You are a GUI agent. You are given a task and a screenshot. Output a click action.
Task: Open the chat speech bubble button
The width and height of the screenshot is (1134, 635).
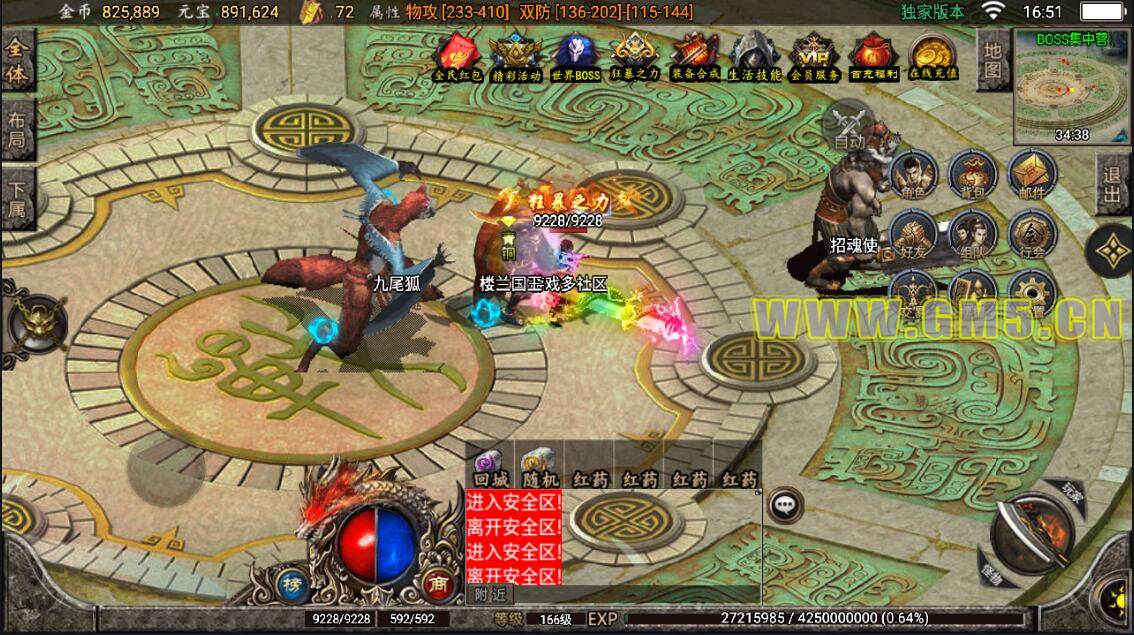(785, 506)
